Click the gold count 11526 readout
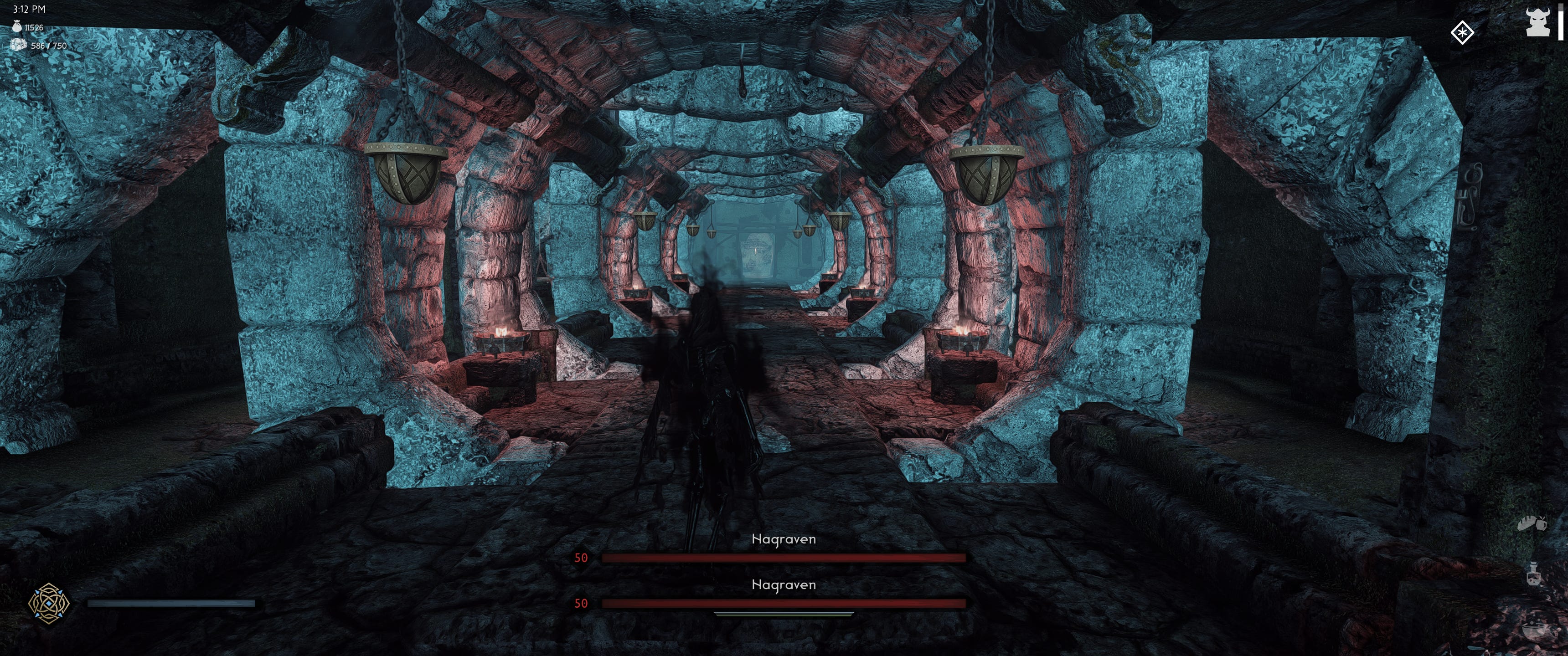 pos(34,27)
